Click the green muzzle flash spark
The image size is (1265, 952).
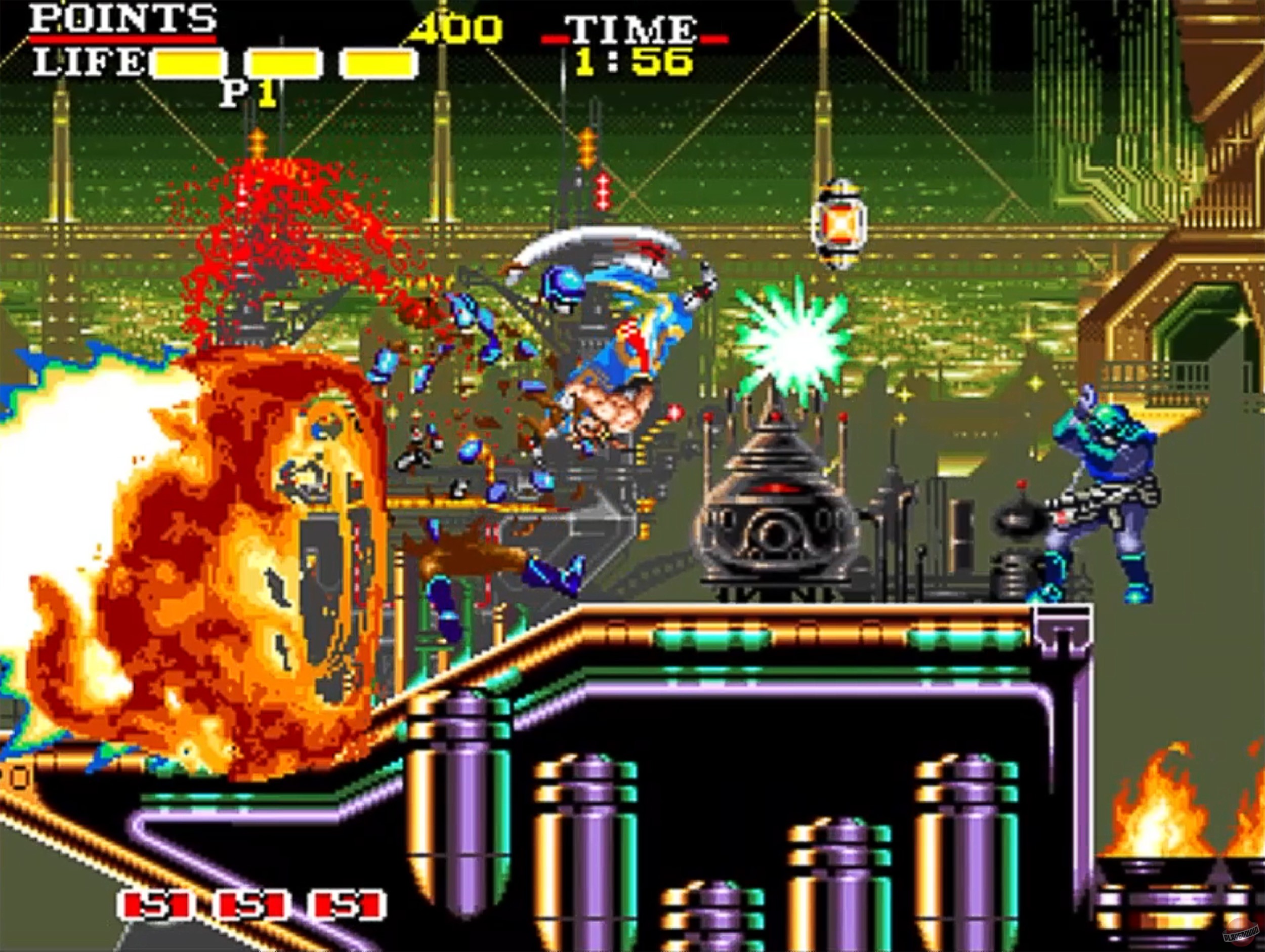[x=792, y=343]
